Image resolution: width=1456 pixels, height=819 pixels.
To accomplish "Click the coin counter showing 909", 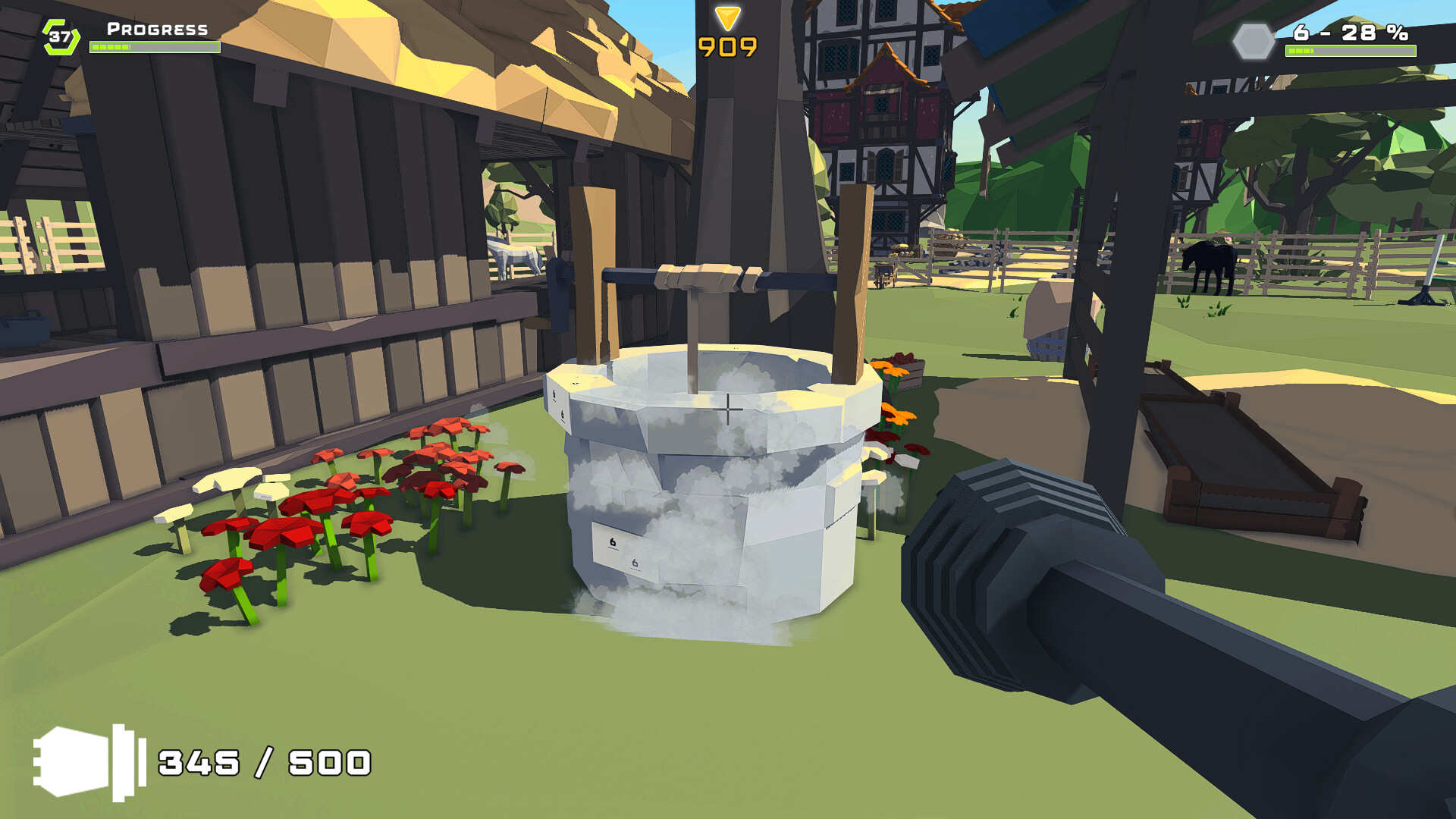I will pyautogui.click(x=726, y=47).
